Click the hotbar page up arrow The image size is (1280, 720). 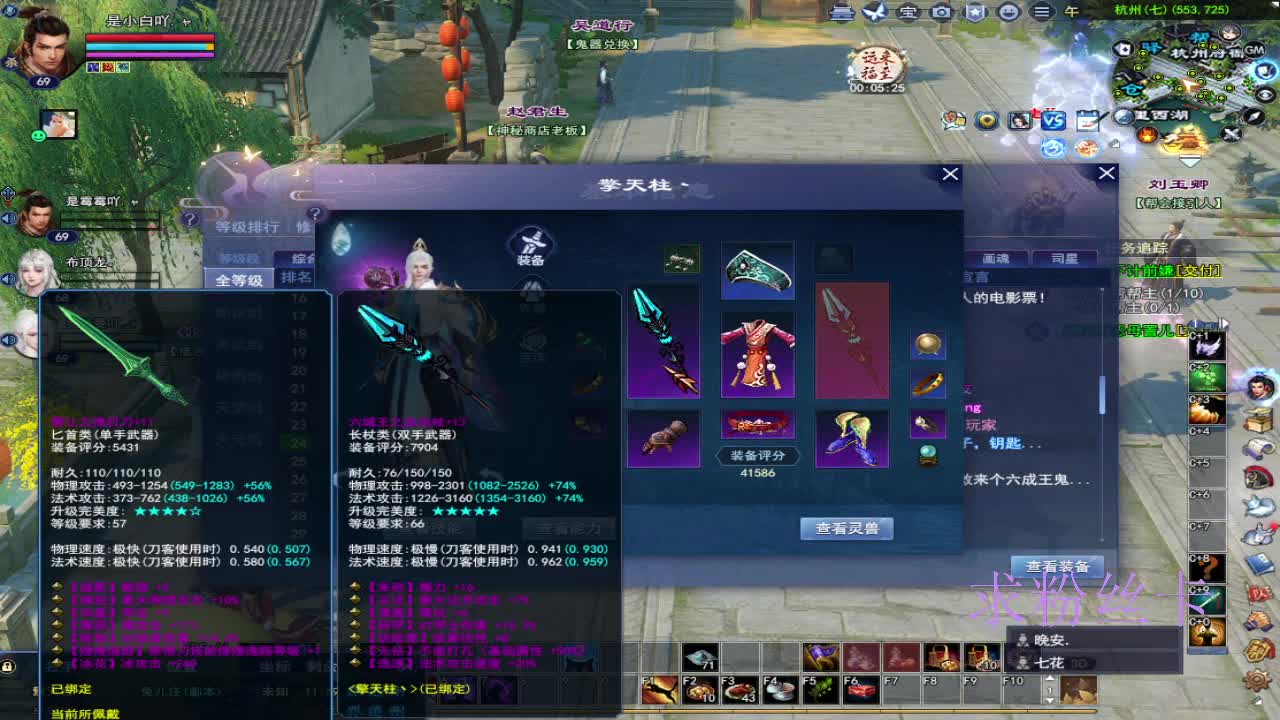pyautogui.click(x=1048, y=678)
